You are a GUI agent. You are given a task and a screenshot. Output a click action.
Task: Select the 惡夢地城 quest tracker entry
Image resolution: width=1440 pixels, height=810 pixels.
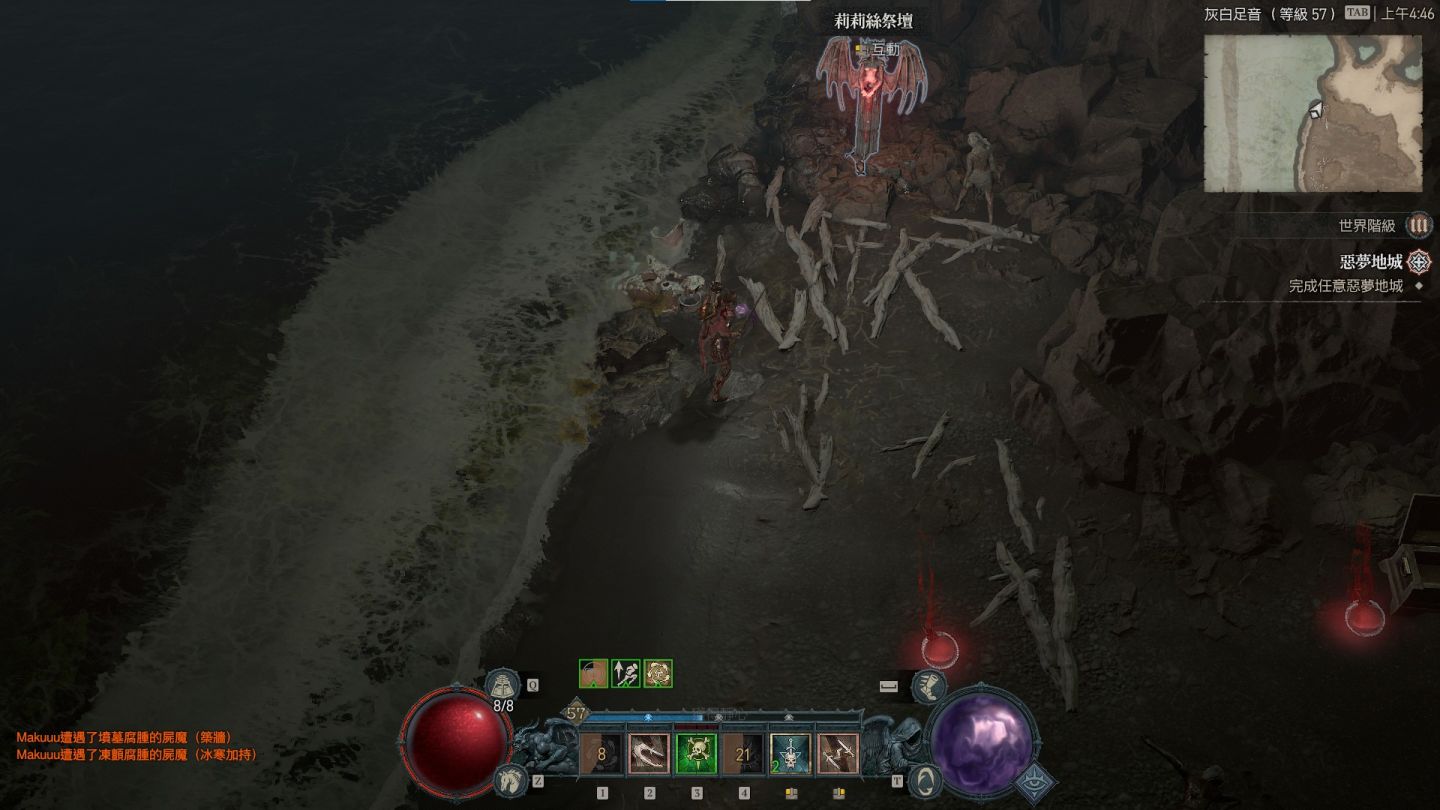[1371, 262]
